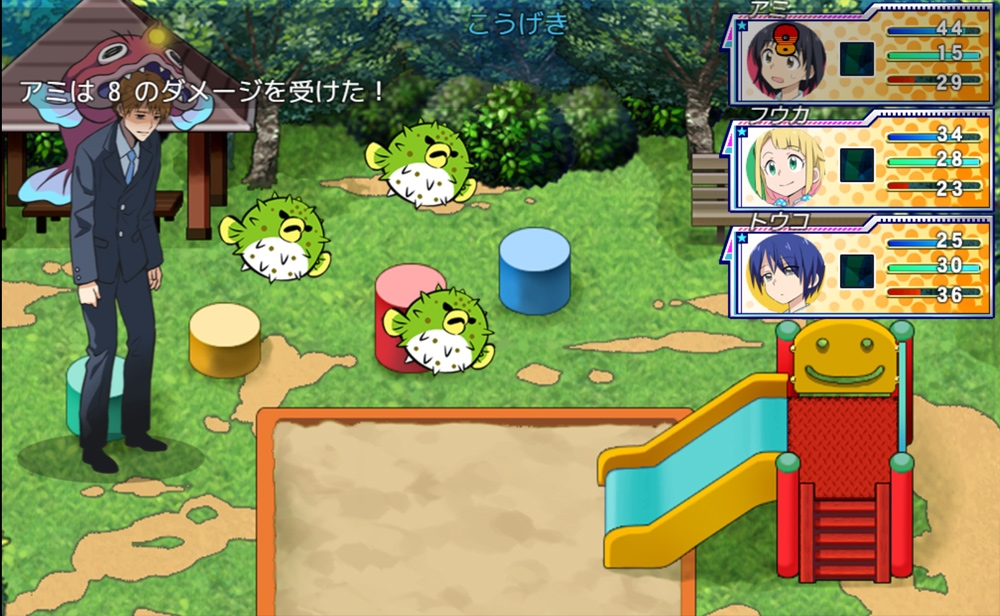This screenshot has height=616, width=1000.
Task: Select Fuka's blonde portrait in the party panel
Action: point(786,163)
